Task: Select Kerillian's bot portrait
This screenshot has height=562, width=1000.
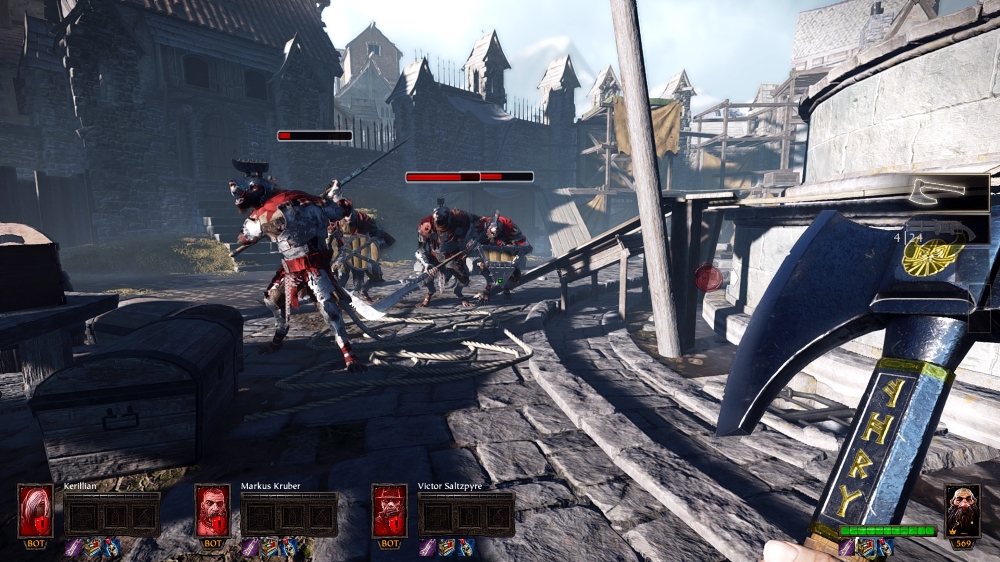Action: 35,511
